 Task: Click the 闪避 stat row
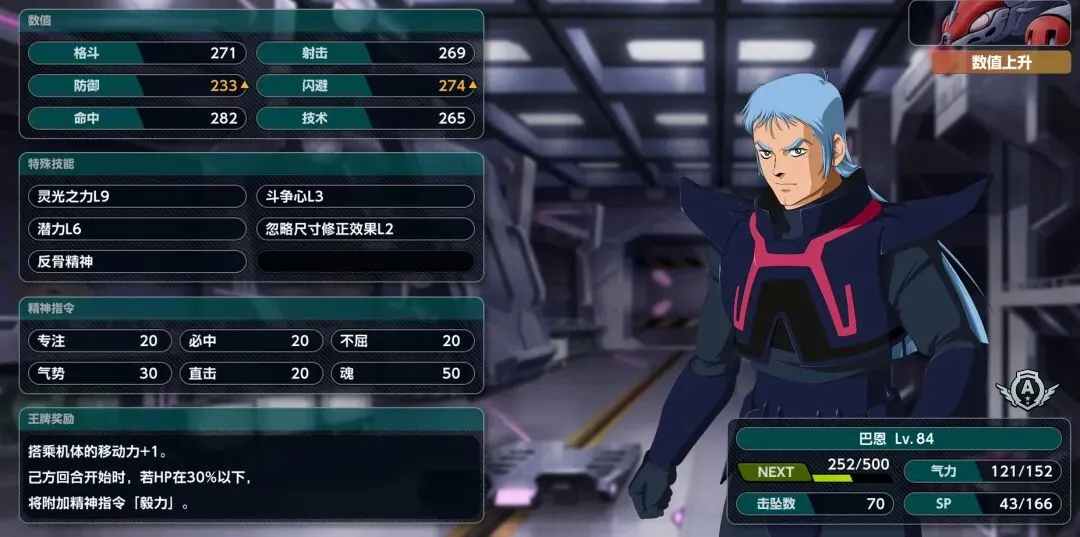pyautogui.click(x=365, y=86)
